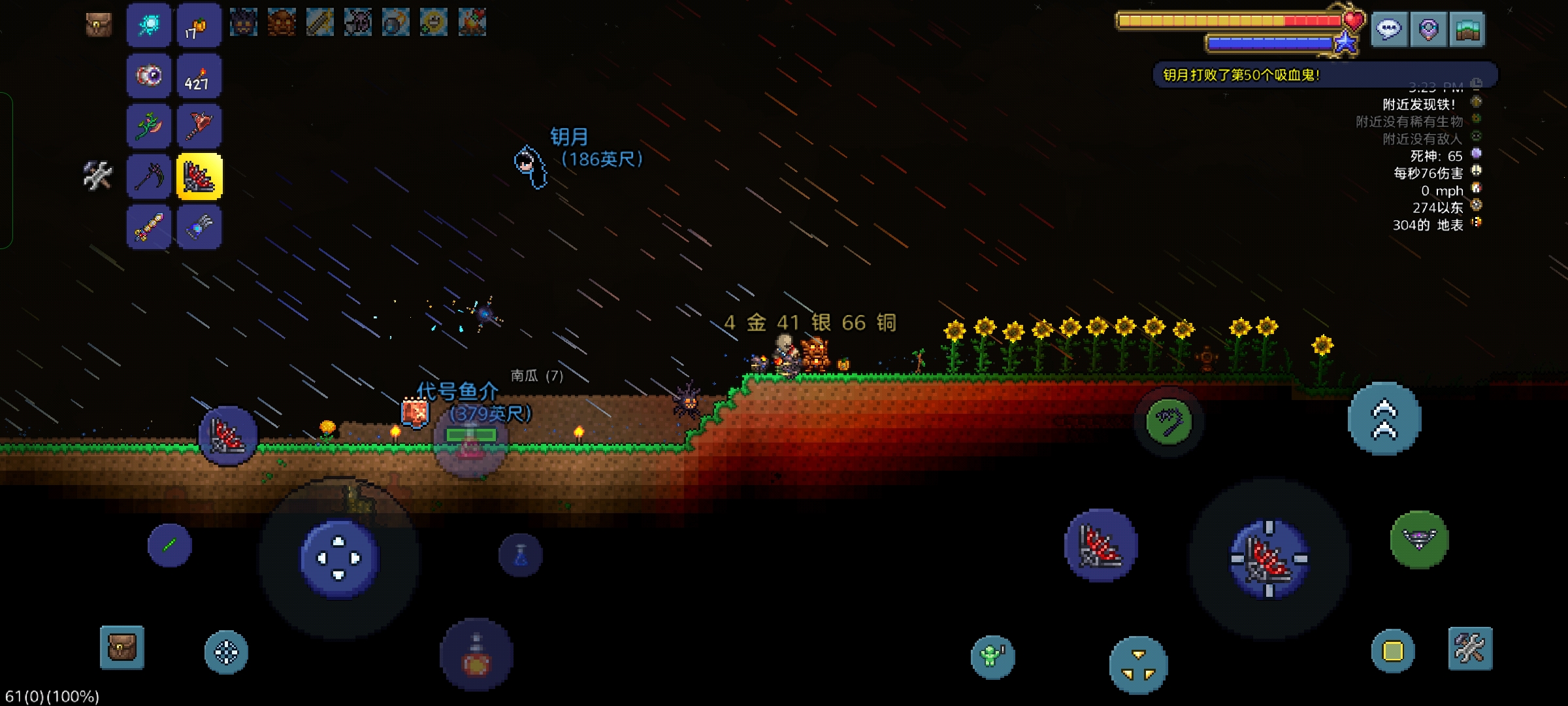Open the crossed tools settings button bottom-right

(1470, 648)
